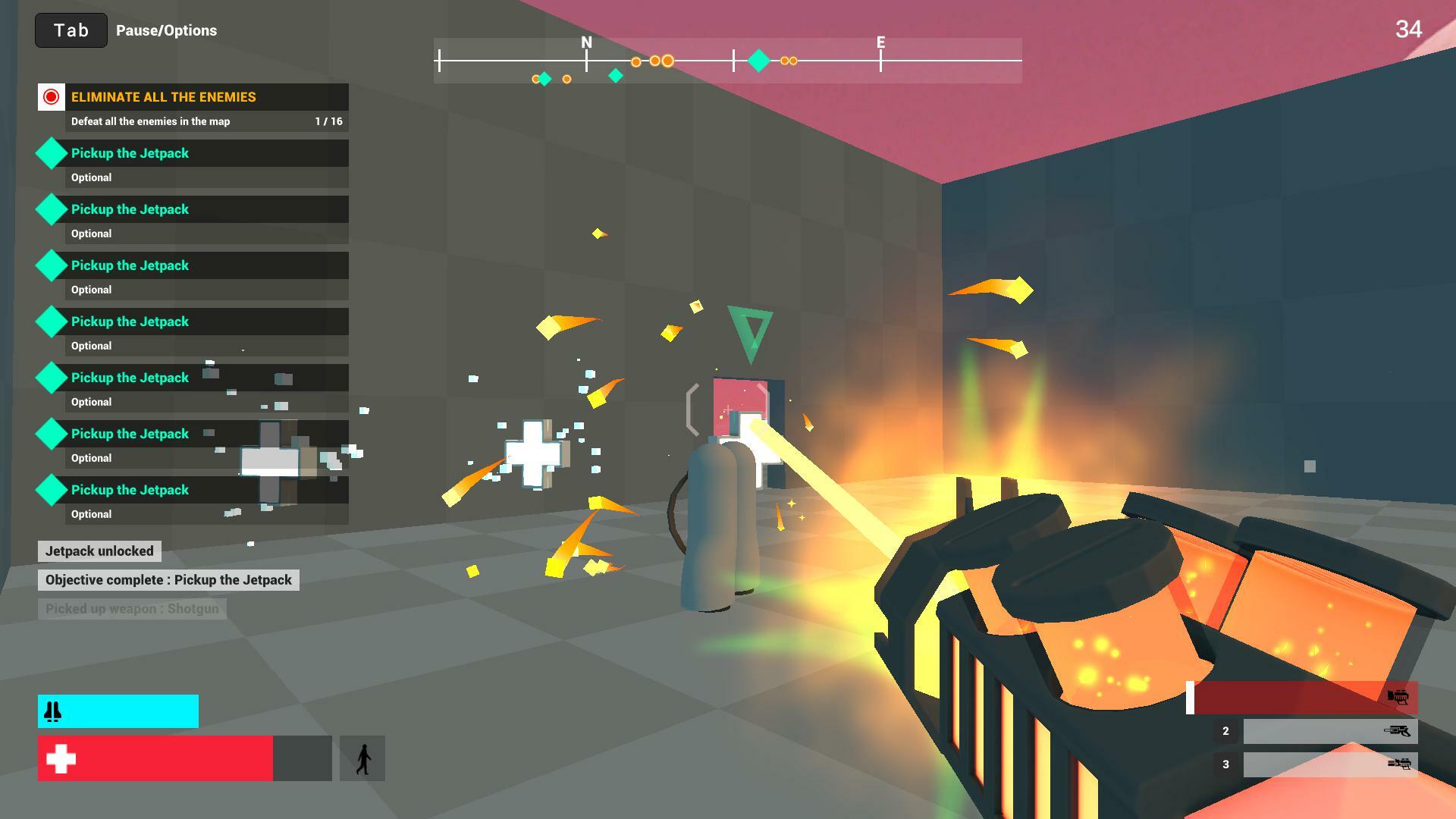Click the Jetpack unlocked notification
The width and height of the screenshot is (1456, 819).
point(99,551)
